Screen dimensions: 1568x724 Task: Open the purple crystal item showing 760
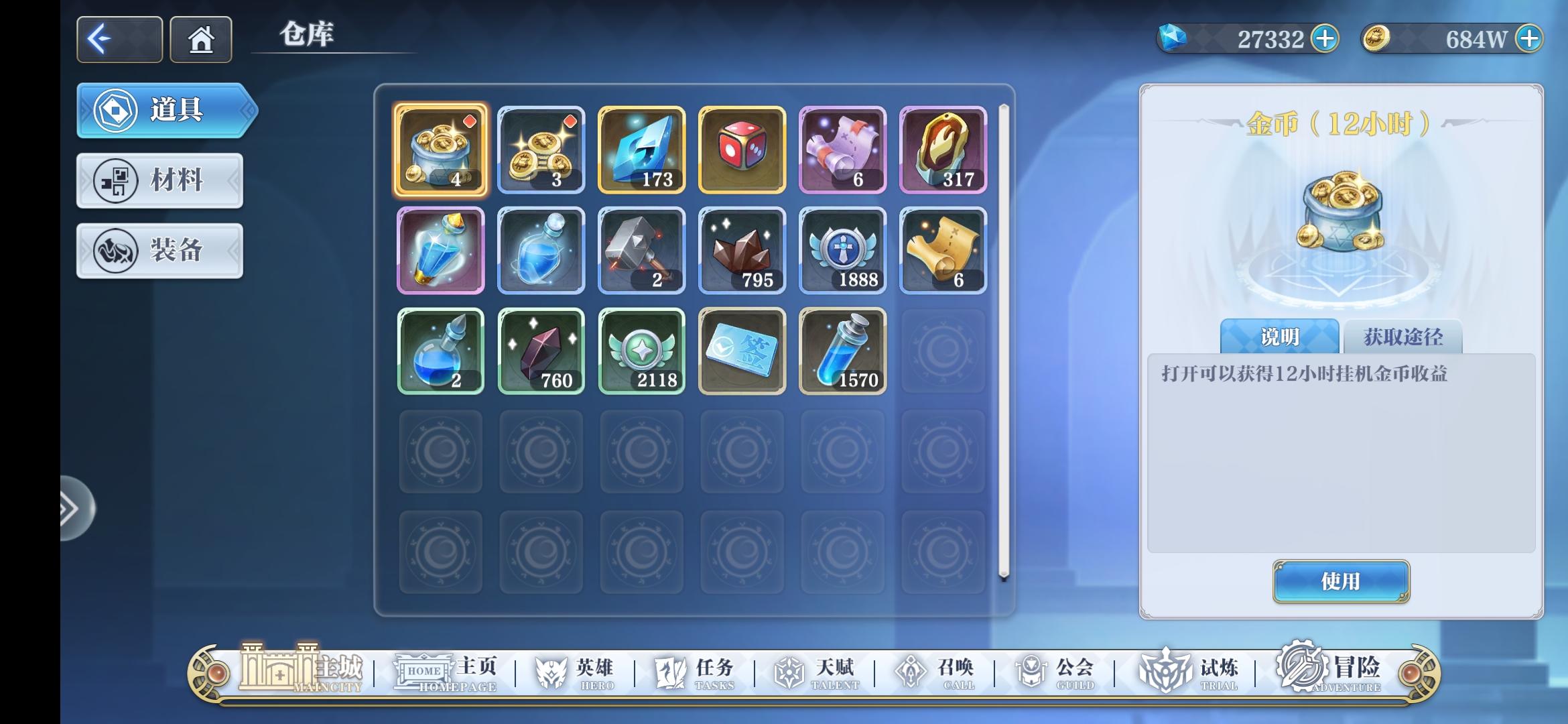[541, 351]
